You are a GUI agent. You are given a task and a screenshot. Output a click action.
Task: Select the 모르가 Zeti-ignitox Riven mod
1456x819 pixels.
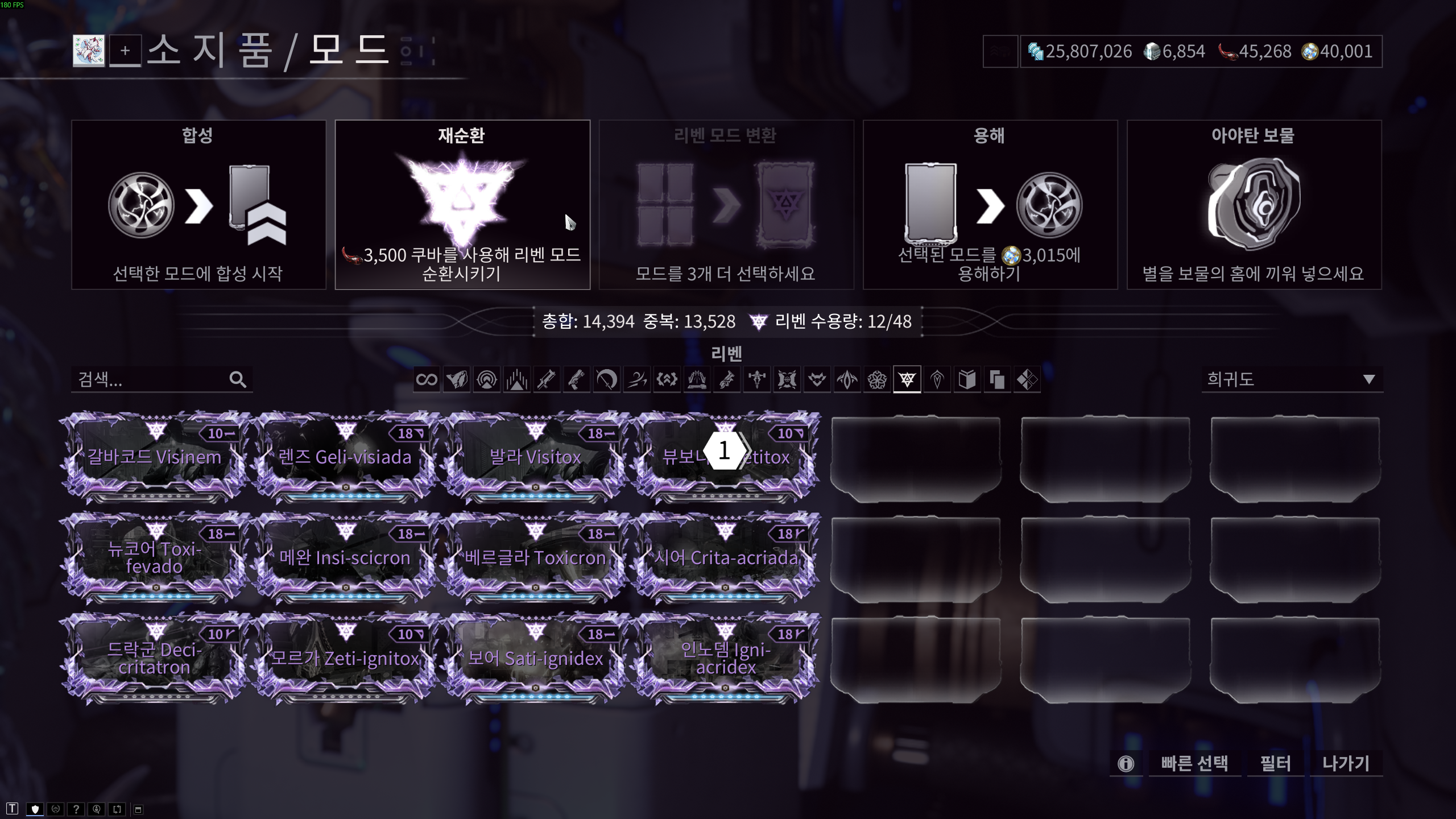coord(345,659)
